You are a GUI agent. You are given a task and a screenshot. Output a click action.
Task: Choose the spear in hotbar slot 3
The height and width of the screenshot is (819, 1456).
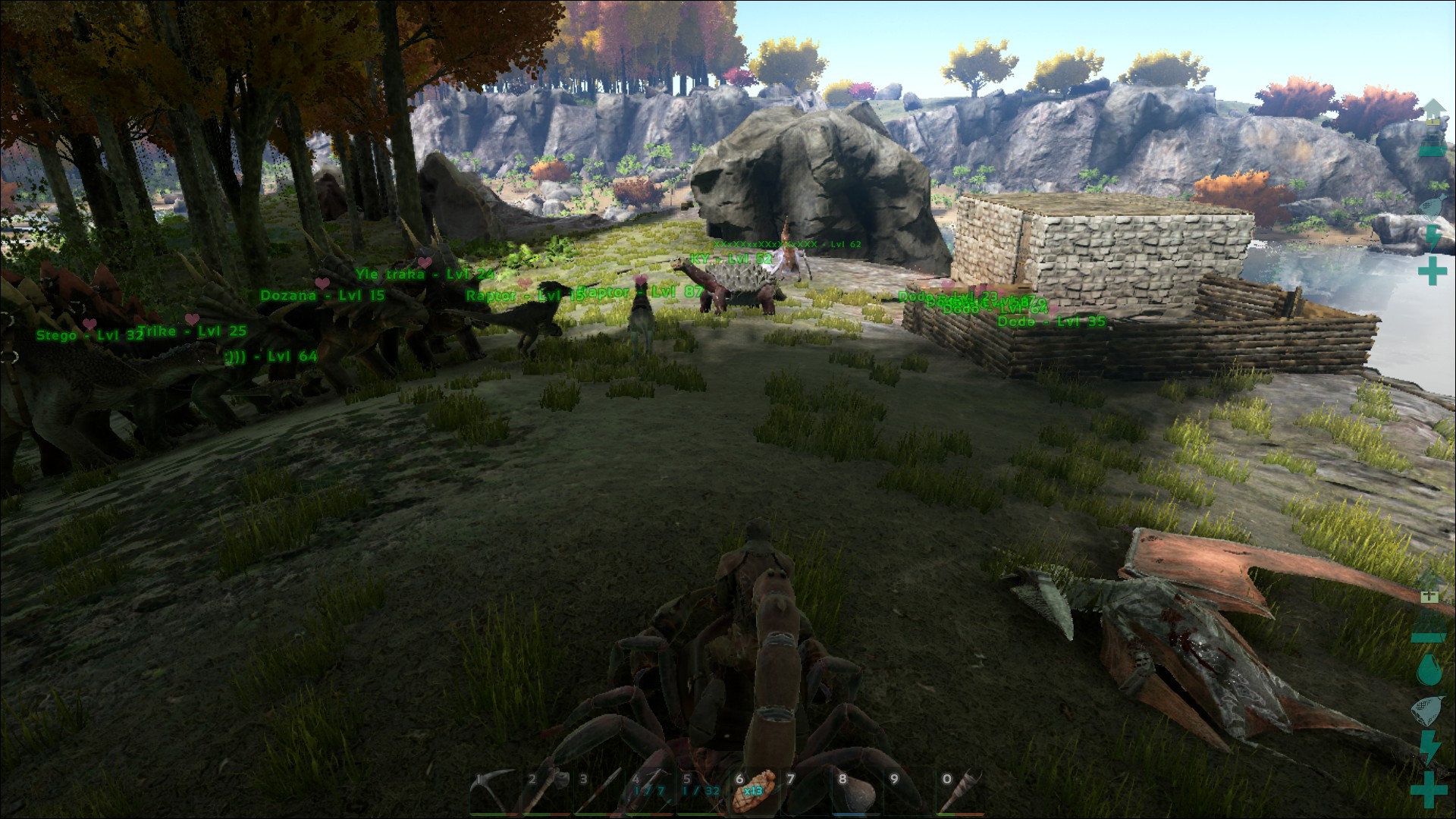click(598, 792)
